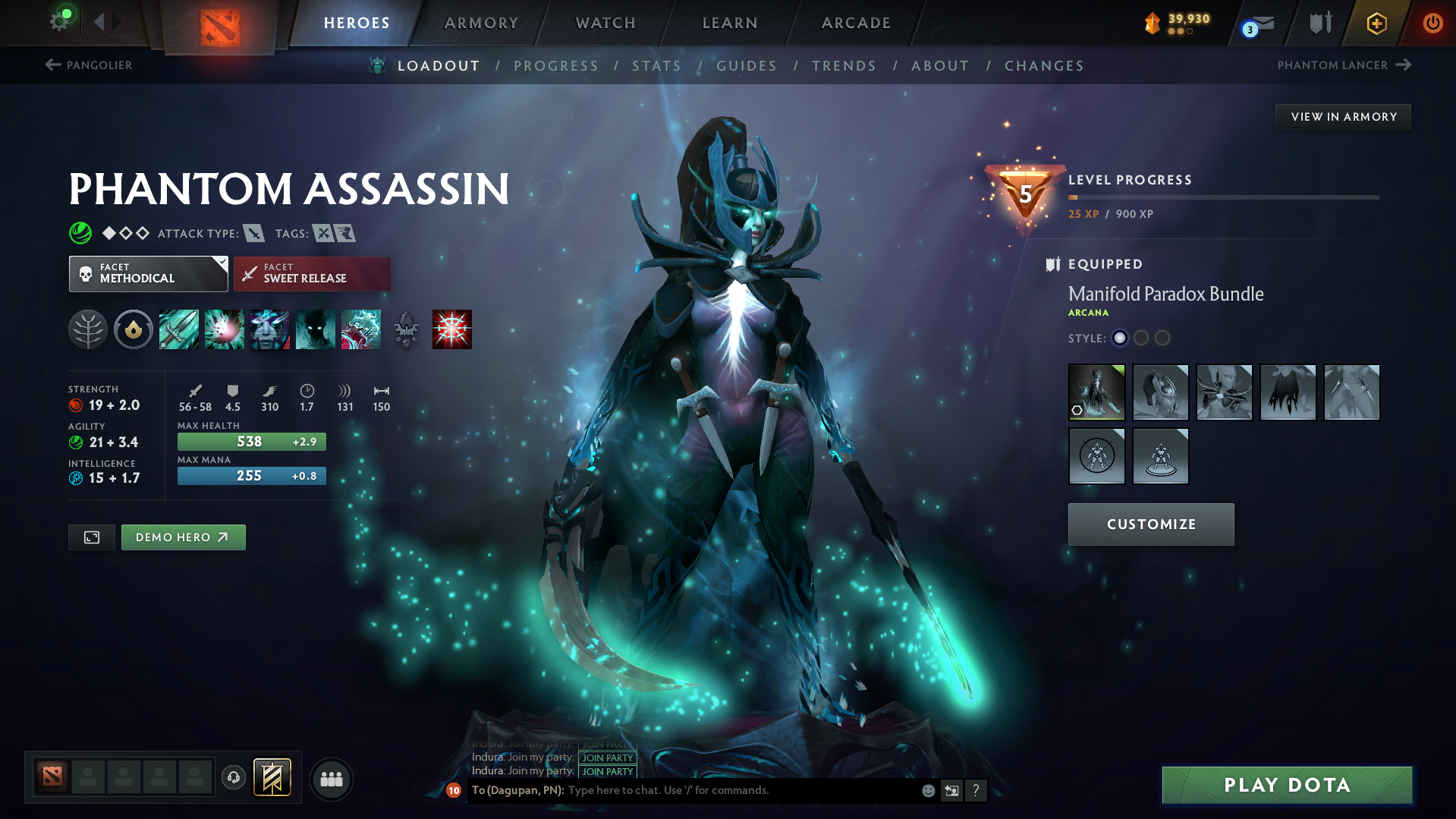Go to the Arcade tab
The width and height of the screenshot is (1456, 819).
pyautogui.click(x=856, y=23)
